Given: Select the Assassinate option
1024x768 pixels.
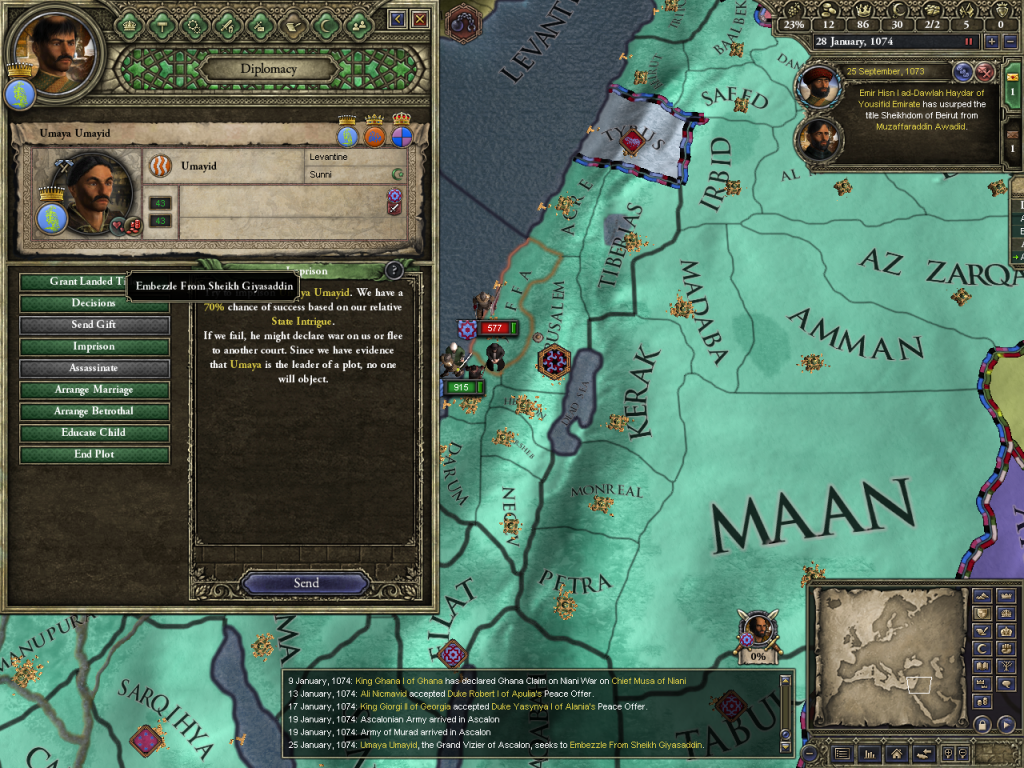Looking at the screenshot, I should tap(94, 368).
